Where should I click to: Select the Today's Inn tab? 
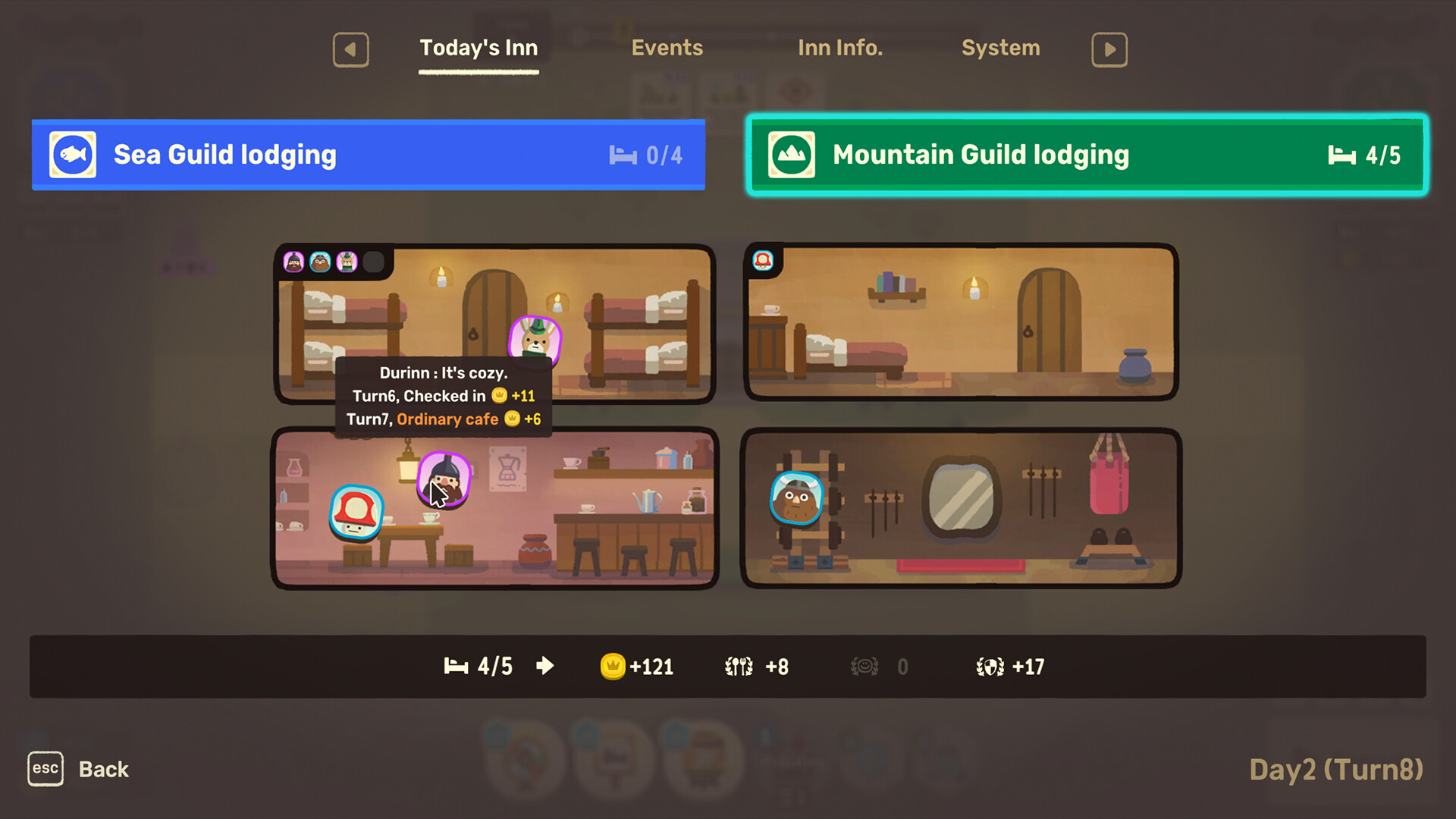pyautogui.click(x=479, y=48)
